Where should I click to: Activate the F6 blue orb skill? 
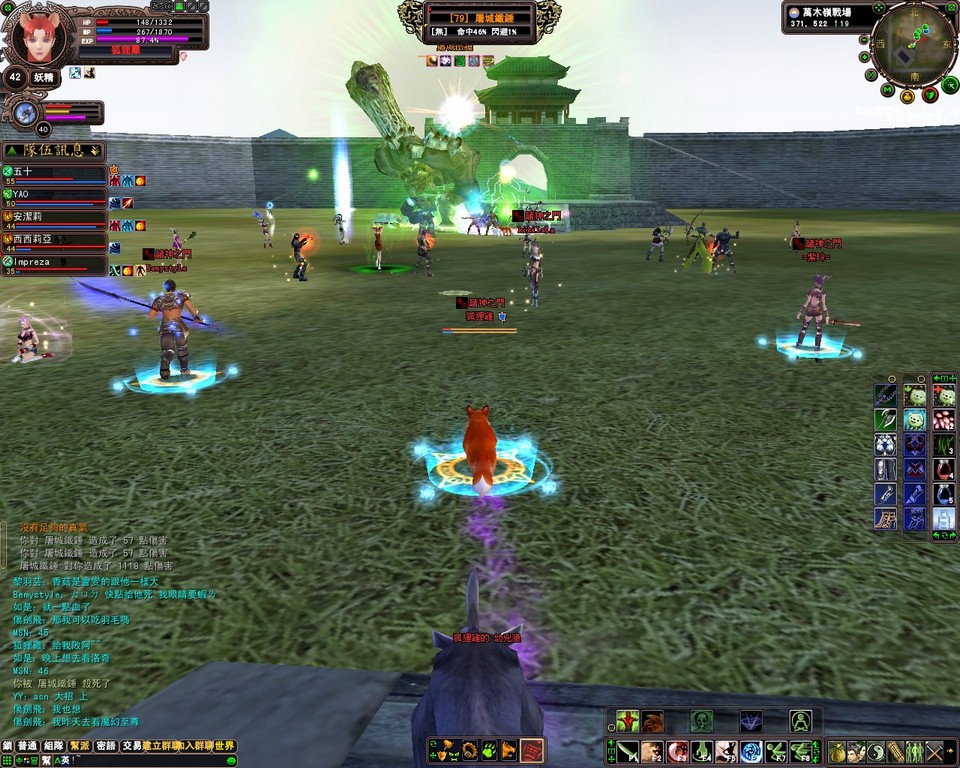click(752, 751)
